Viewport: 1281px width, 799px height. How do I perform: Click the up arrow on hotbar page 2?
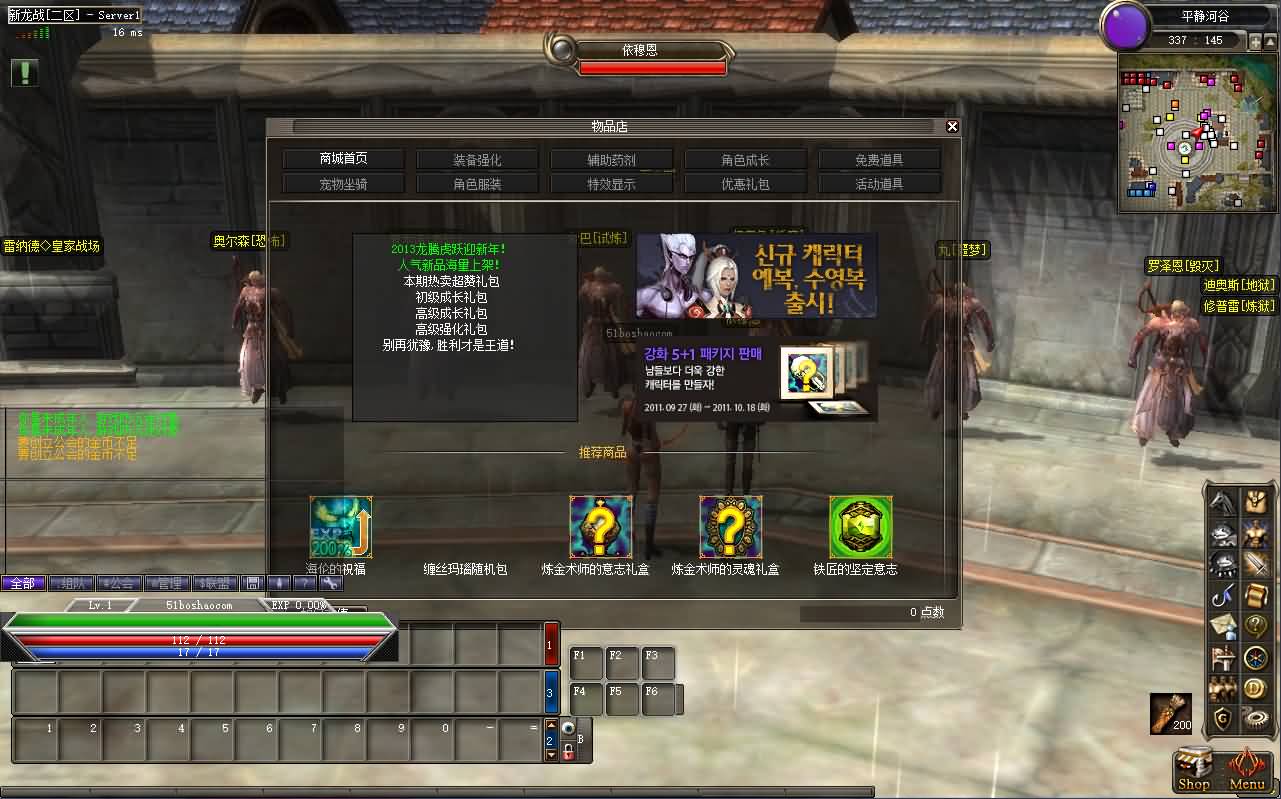(x=551, y=724)
